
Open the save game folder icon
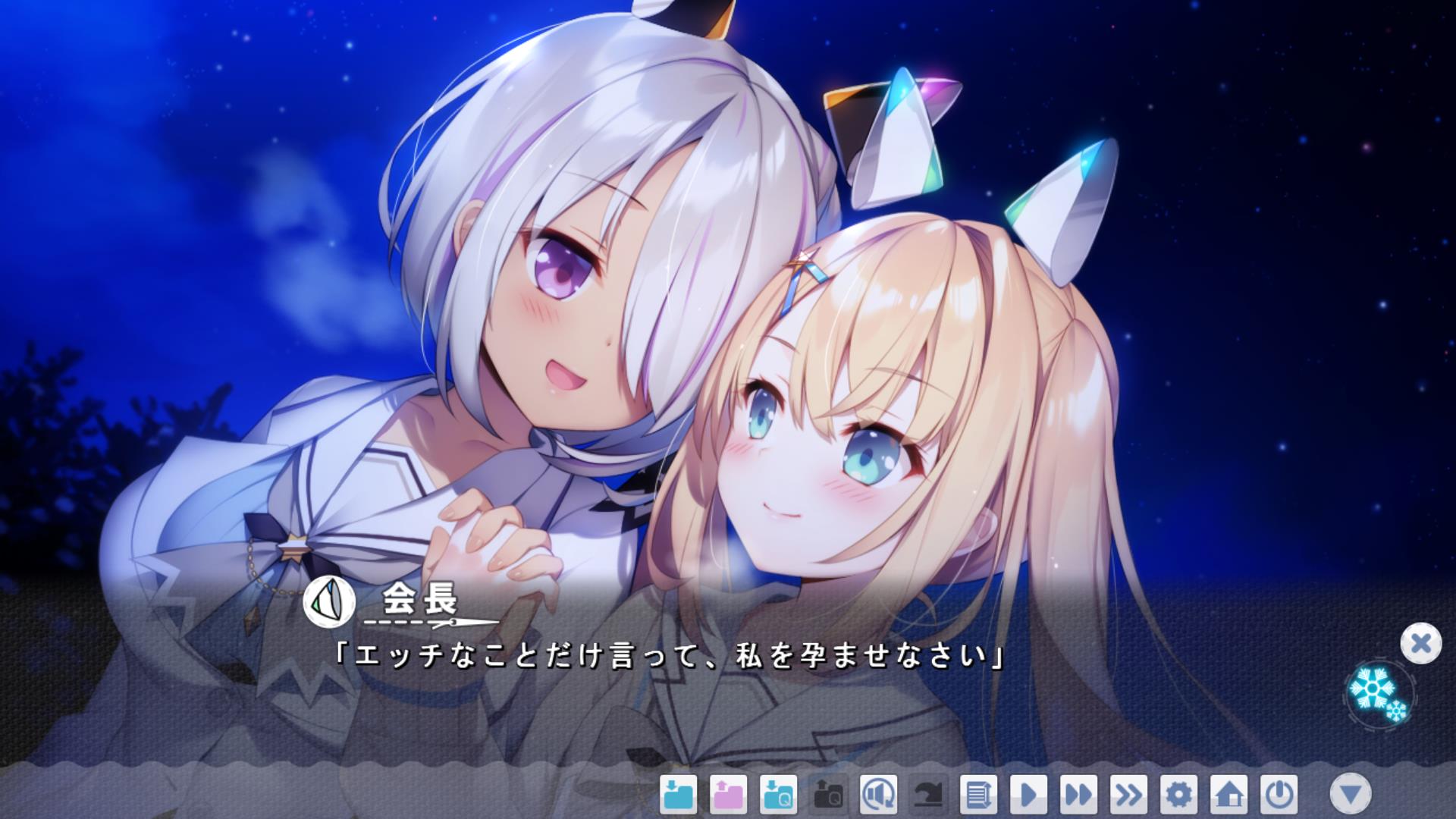click(x=678, y=795)
